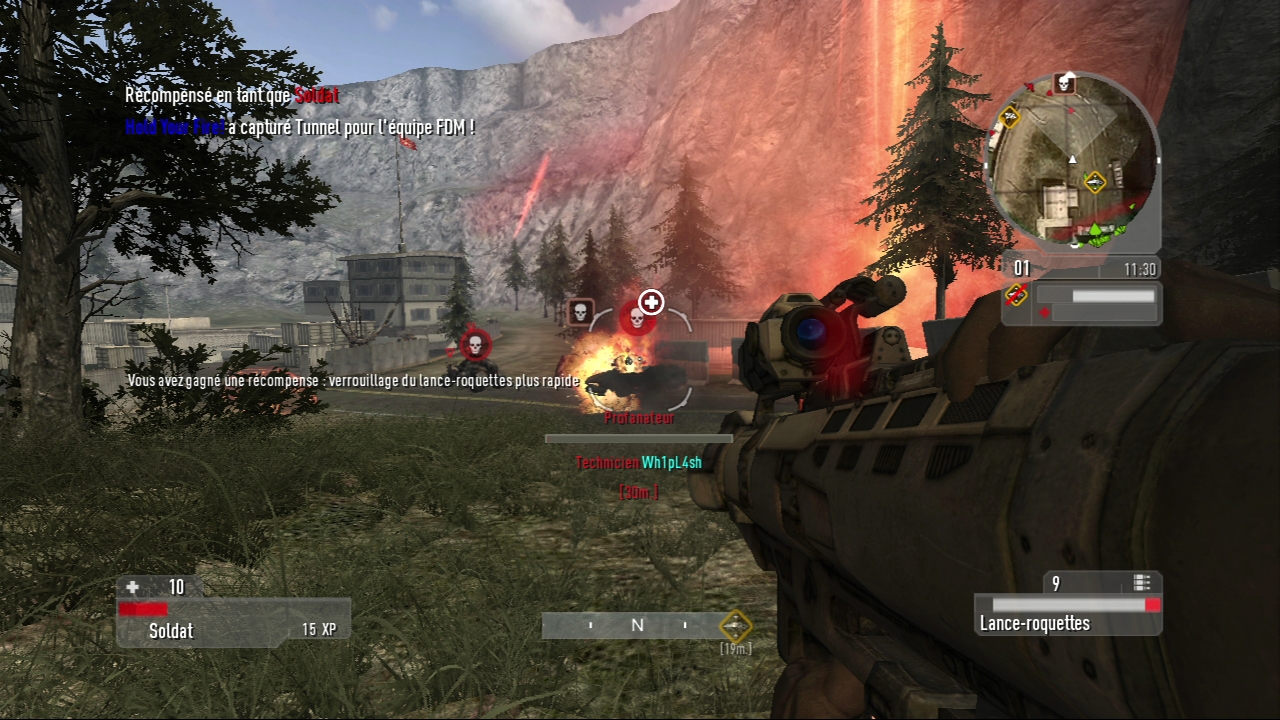
Task: Select the checkered flag objective on the minimap
Action: tap(1010, 115)
